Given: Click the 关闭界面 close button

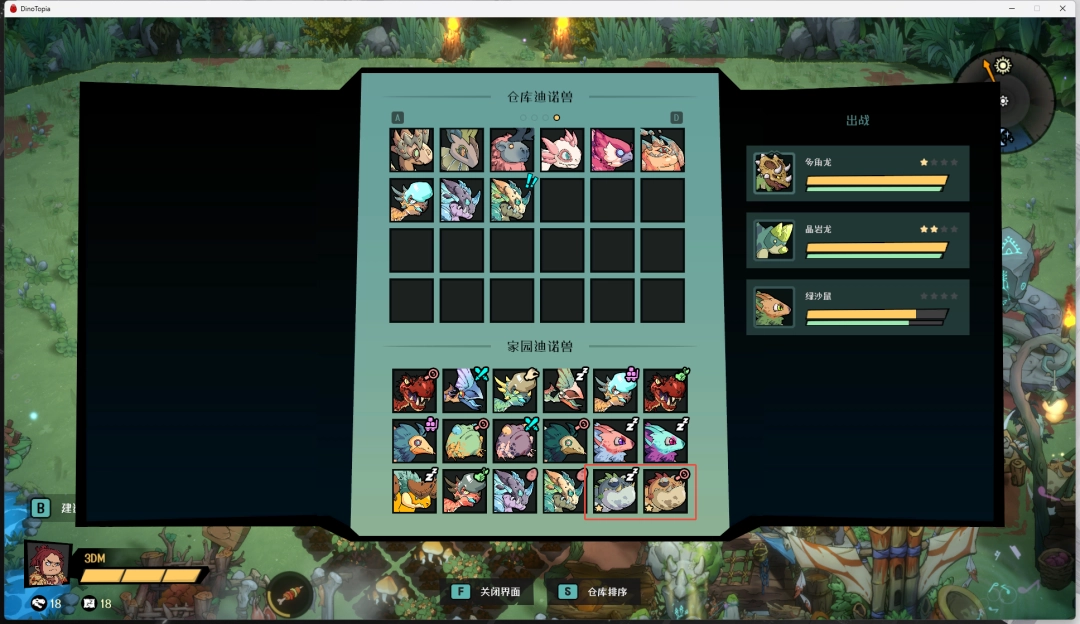Looking at the screenshot, I should pos(489,591).
